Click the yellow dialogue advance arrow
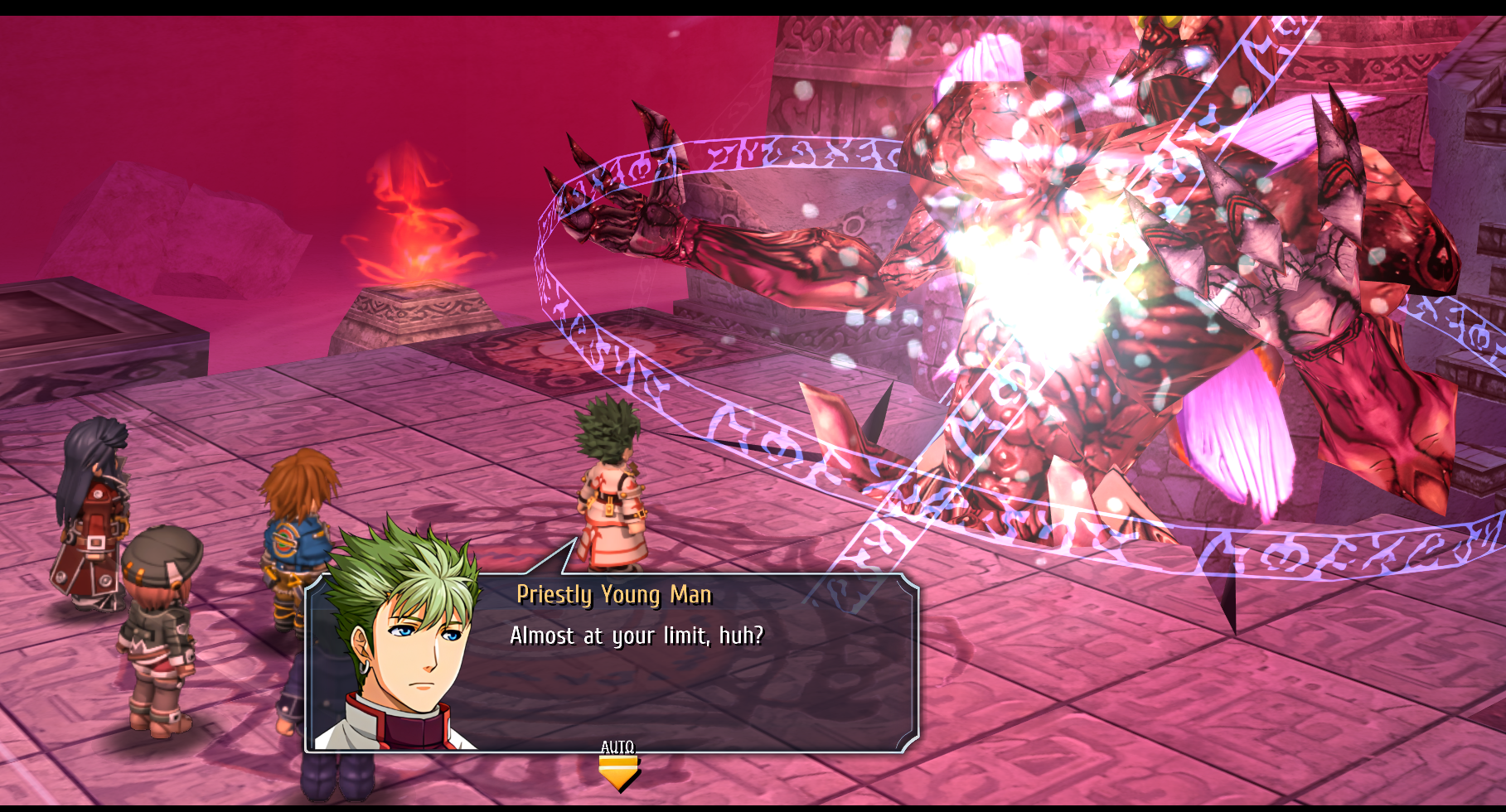1506x812 pixels. tap(618, 773)
